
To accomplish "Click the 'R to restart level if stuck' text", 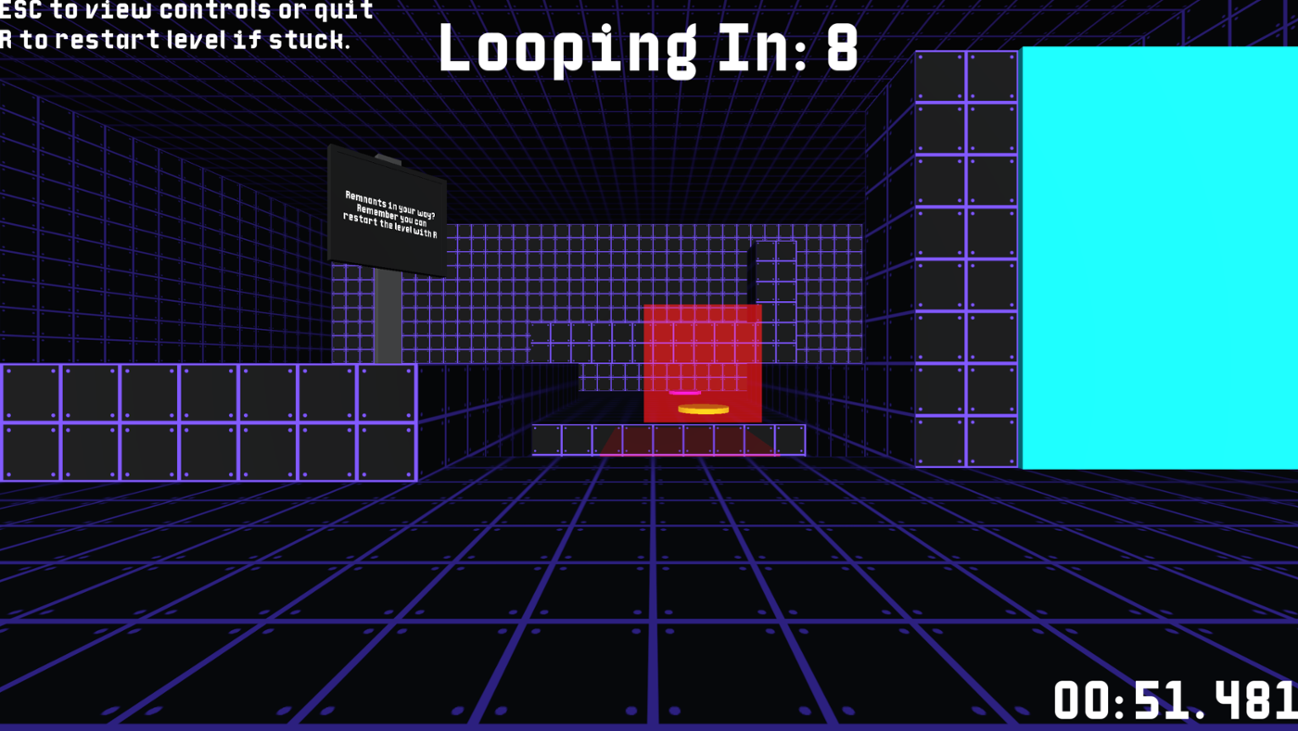I will click(175, 40).
